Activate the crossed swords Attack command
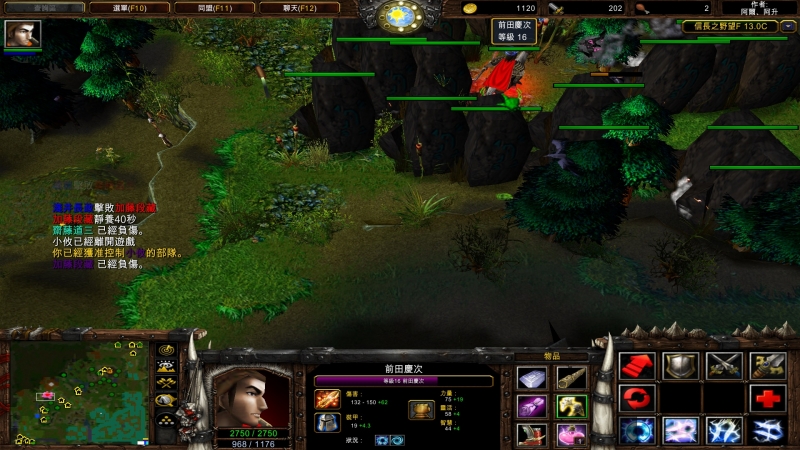 725,366
